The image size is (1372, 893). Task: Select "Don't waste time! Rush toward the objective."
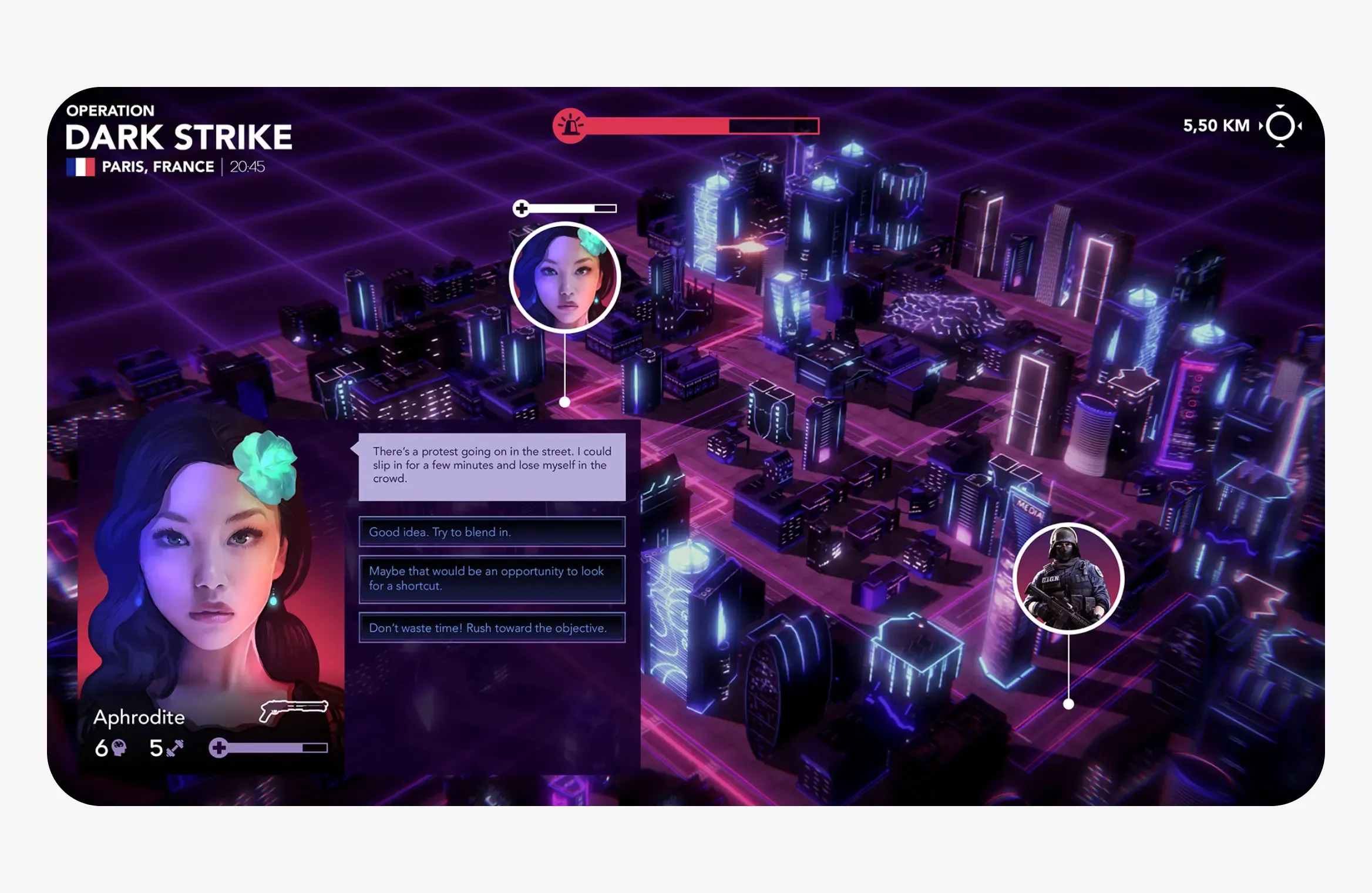point(492,628)
